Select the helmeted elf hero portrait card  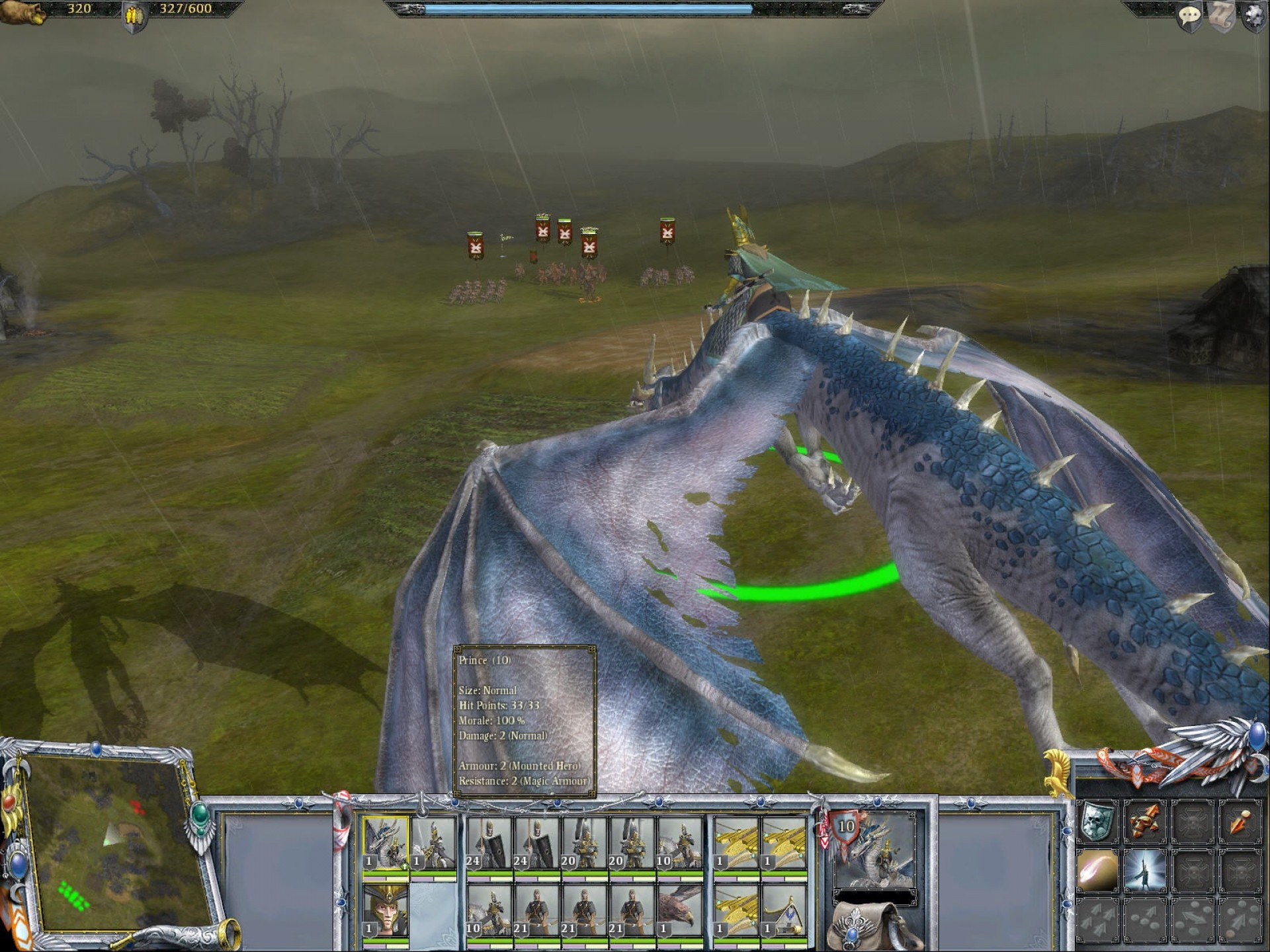[386, 911]
